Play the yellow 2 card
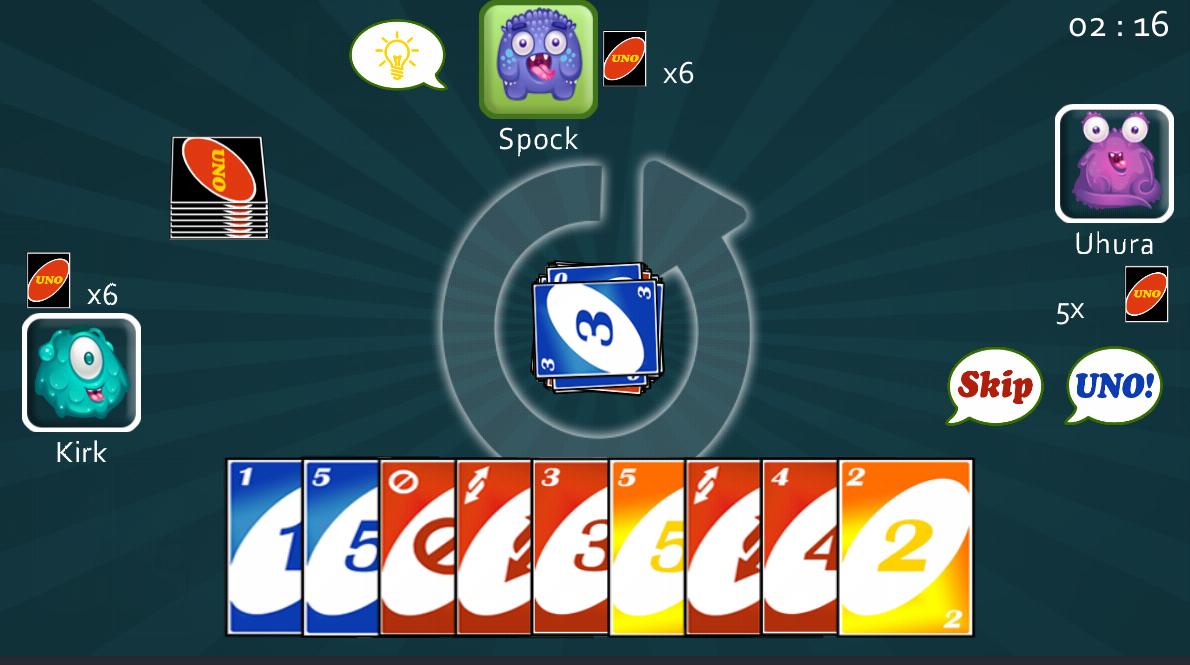The width and height of the screenshot is (1190, 665). (905, 547)
